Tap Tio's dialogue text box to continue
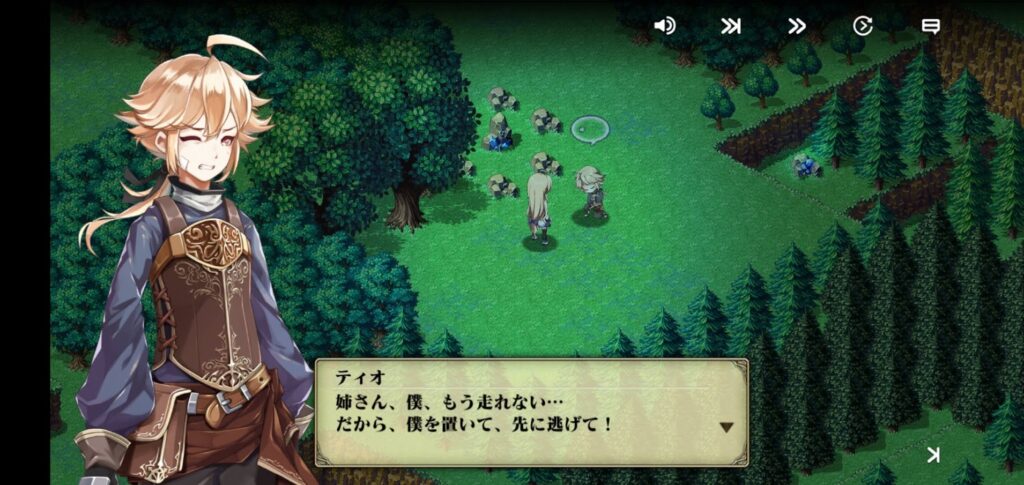Viewport: 1024px width, 485px height. point(530,413)
